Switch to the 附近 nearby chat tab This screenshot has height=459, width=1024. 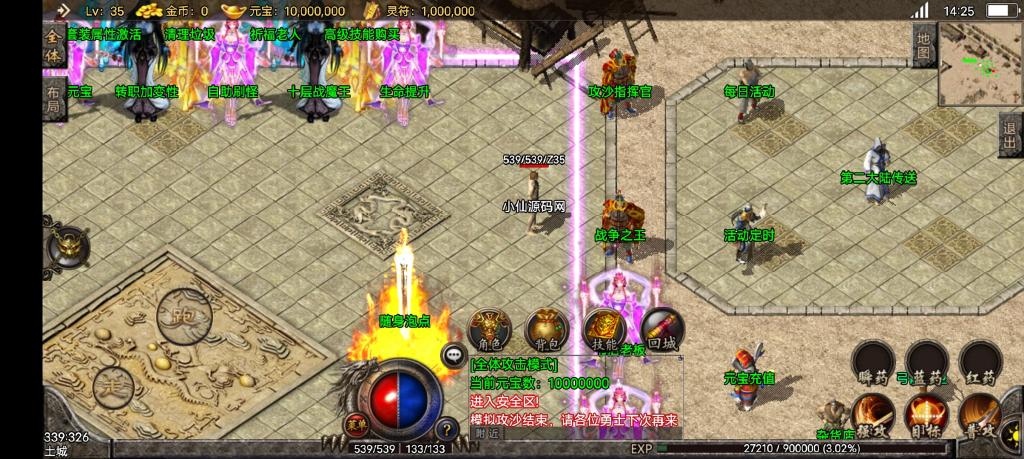point(487,433)
